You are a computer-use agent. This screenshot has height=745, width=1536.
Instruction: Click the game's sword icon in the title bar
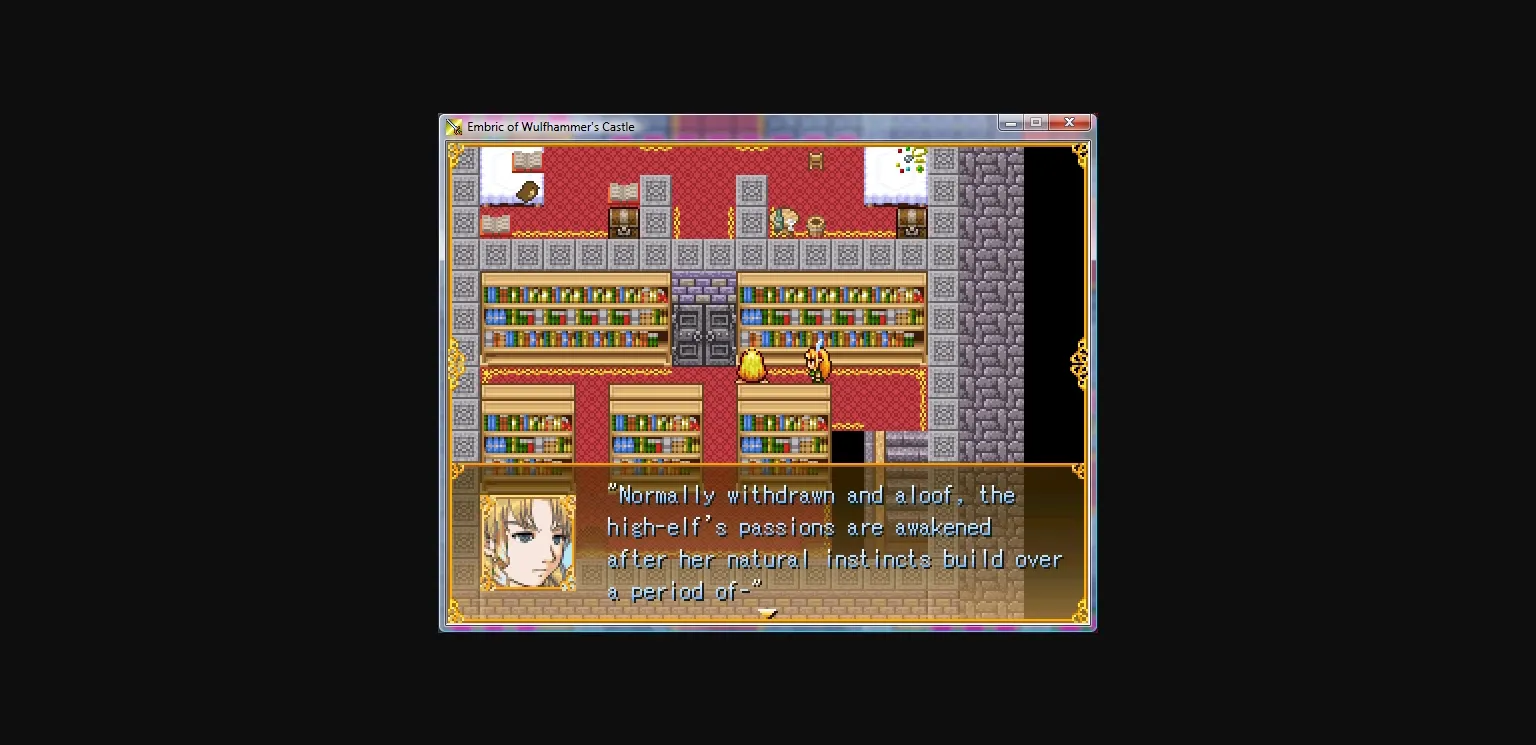(452, 126)
